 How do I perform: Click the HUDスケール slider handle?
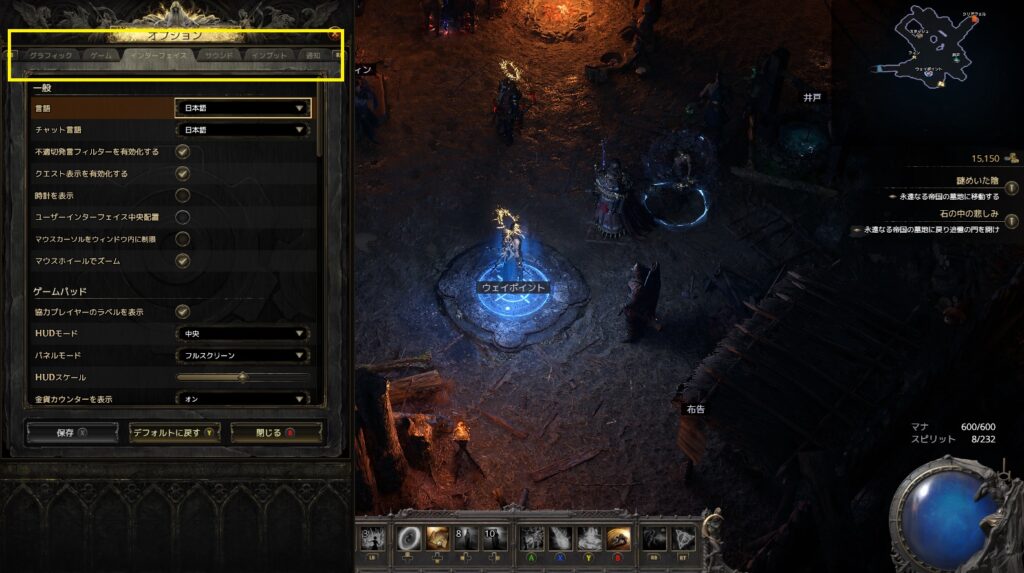click(x=242, y=377)
